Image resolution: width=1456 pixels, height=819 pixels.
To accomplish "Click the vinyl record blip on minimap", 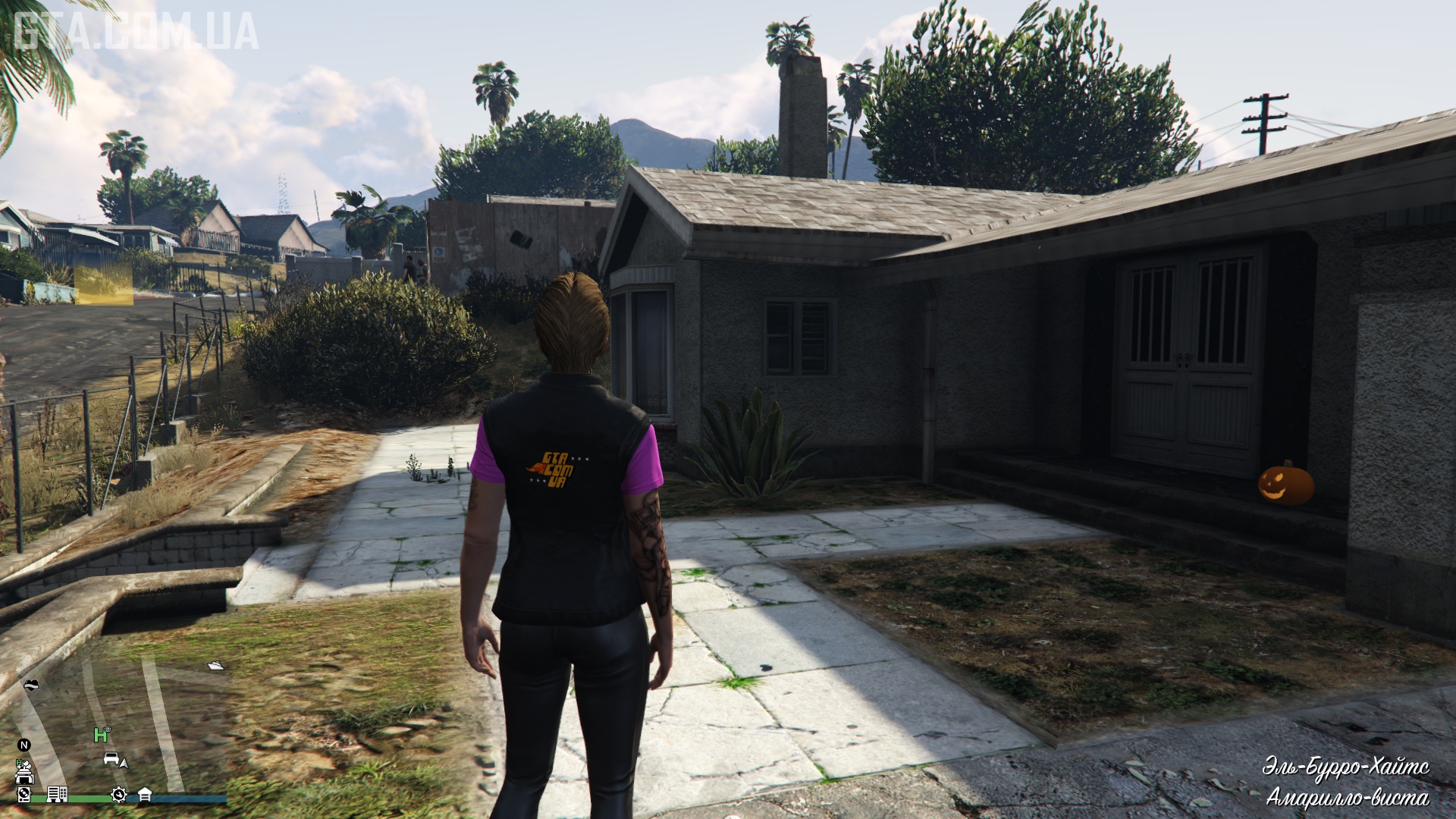I will click(24, 794).
